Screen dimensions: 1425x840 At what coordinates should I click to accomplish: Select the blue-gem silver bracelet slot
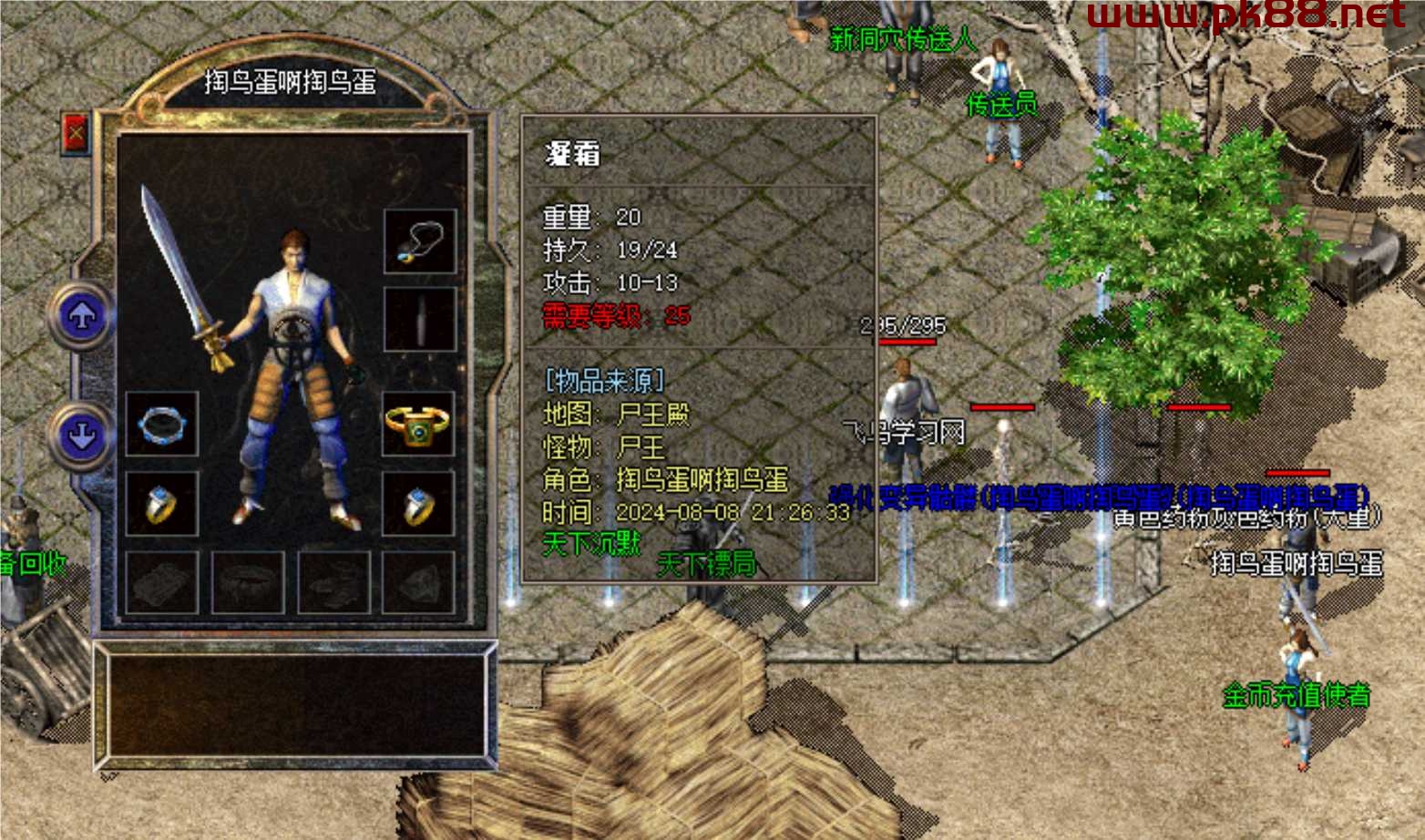pyautogui.click(x=162, y=424)
